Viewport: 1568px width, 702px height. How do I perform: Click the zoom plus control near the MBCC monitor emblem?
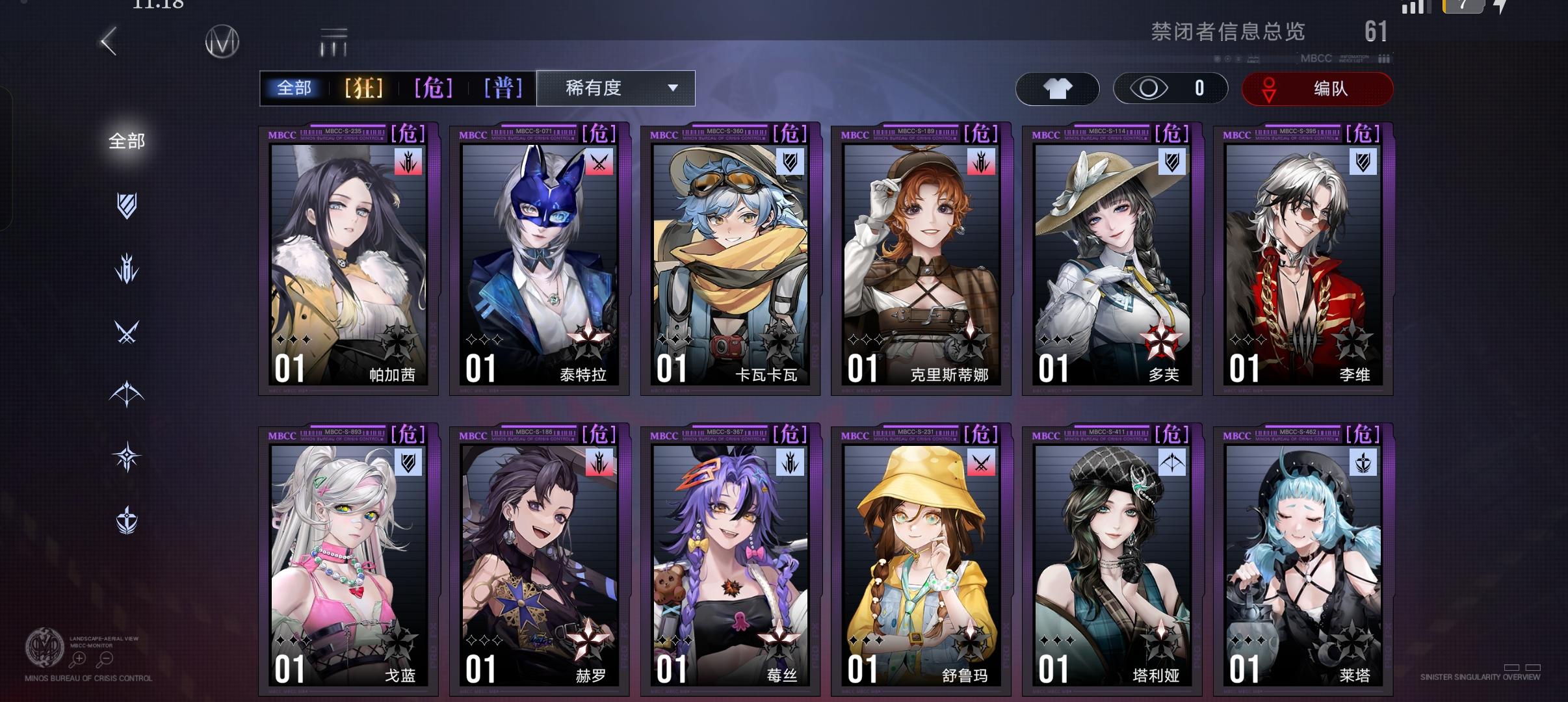[79, 658]
